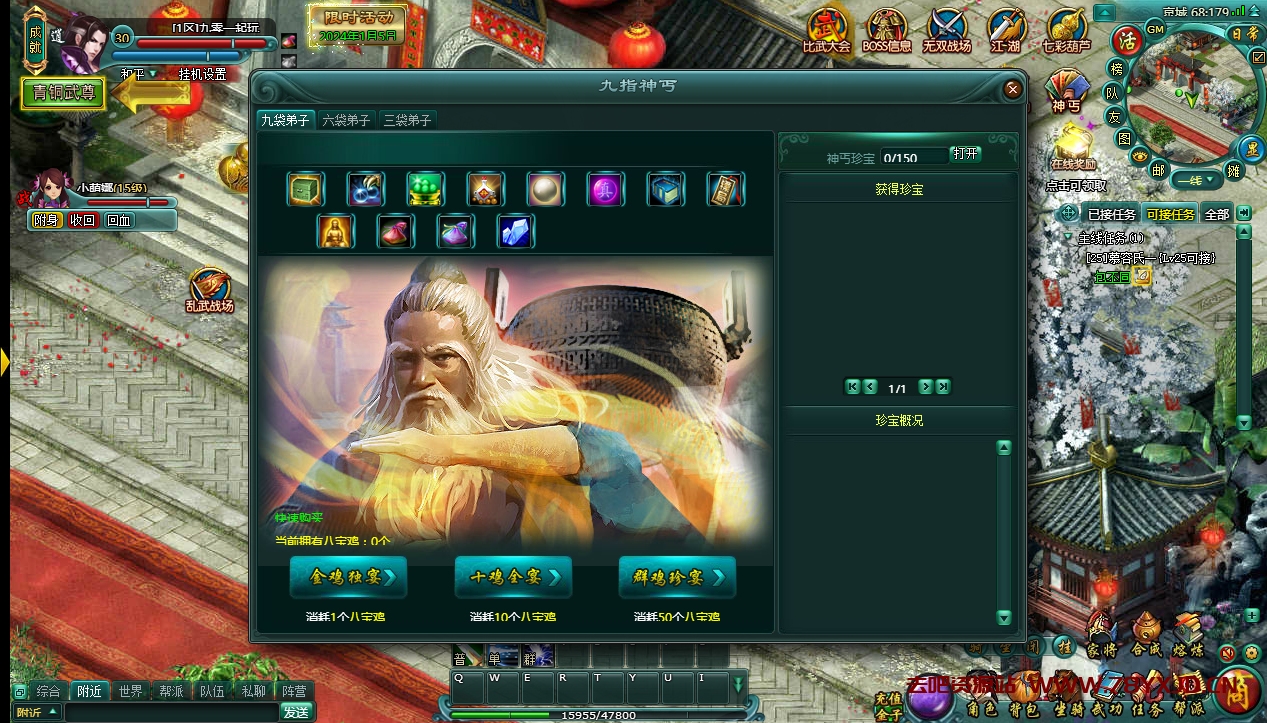This screenshot has width=1267, height=723.
Task: Open the 比武大会 event icon
Action: coord(826,30)
